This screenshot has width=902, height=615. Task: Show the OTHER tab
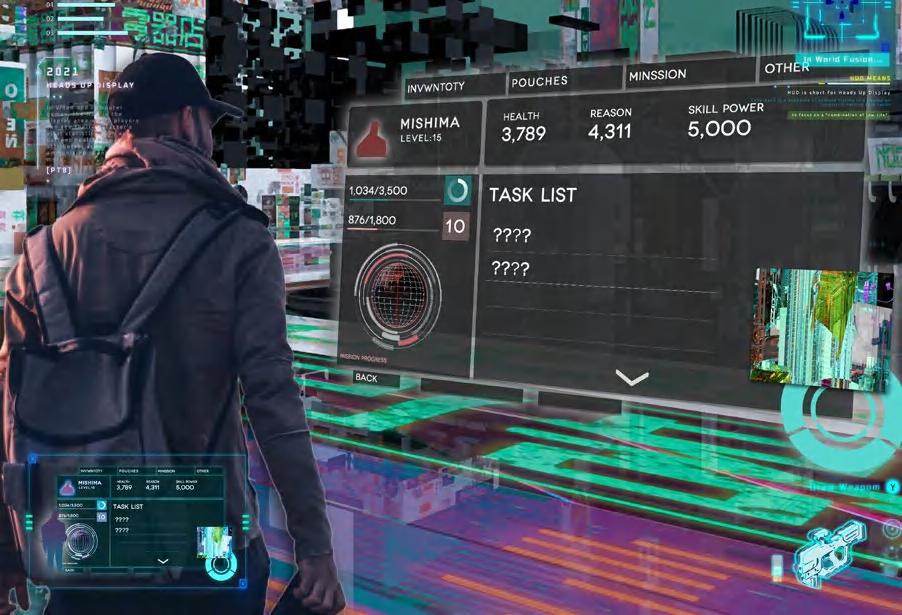[x=786, y=68]
